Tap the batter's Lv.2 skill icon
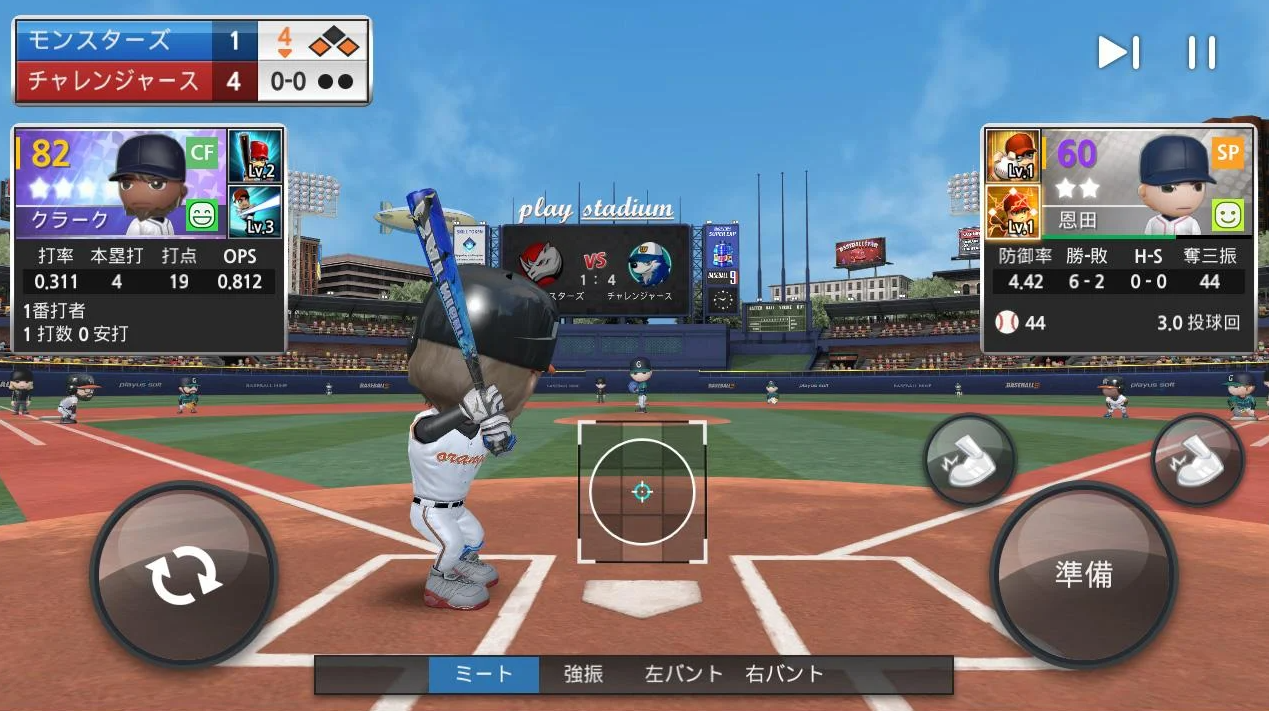This screenshot has height=711, width=1269. [x=255, y=156]
